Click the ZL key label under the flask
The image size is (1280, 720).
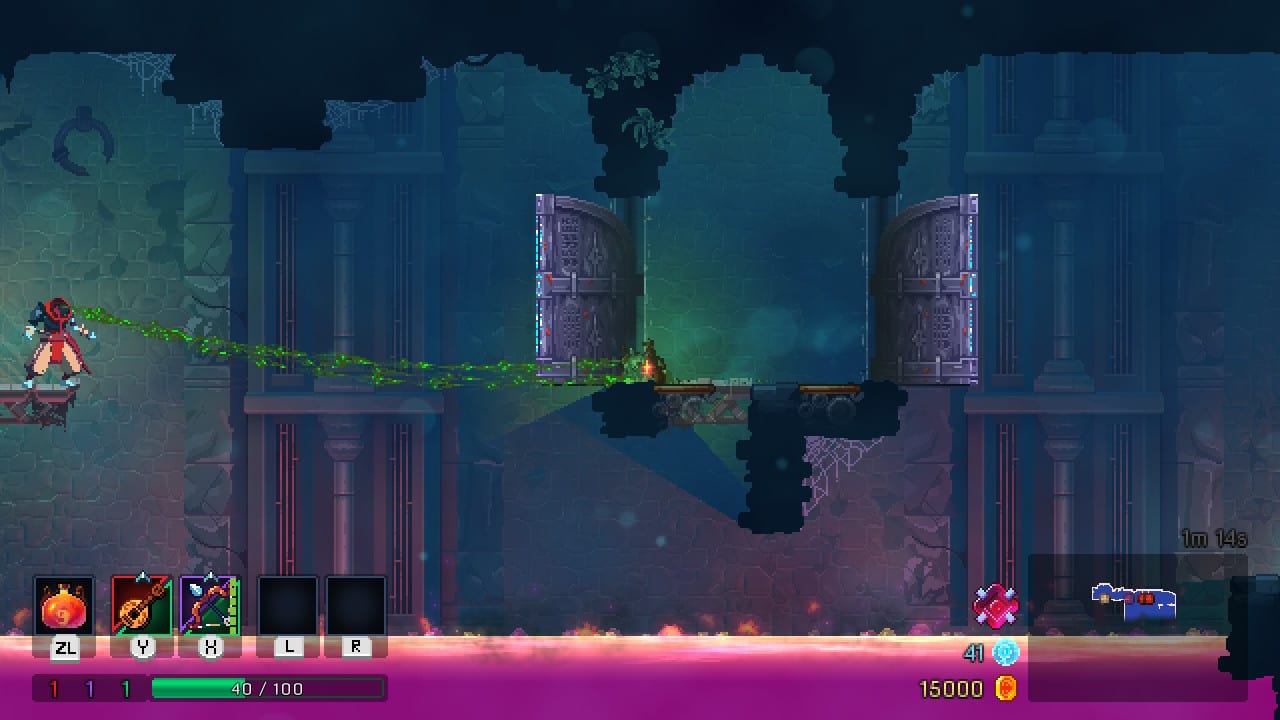[x=66, y=648]
